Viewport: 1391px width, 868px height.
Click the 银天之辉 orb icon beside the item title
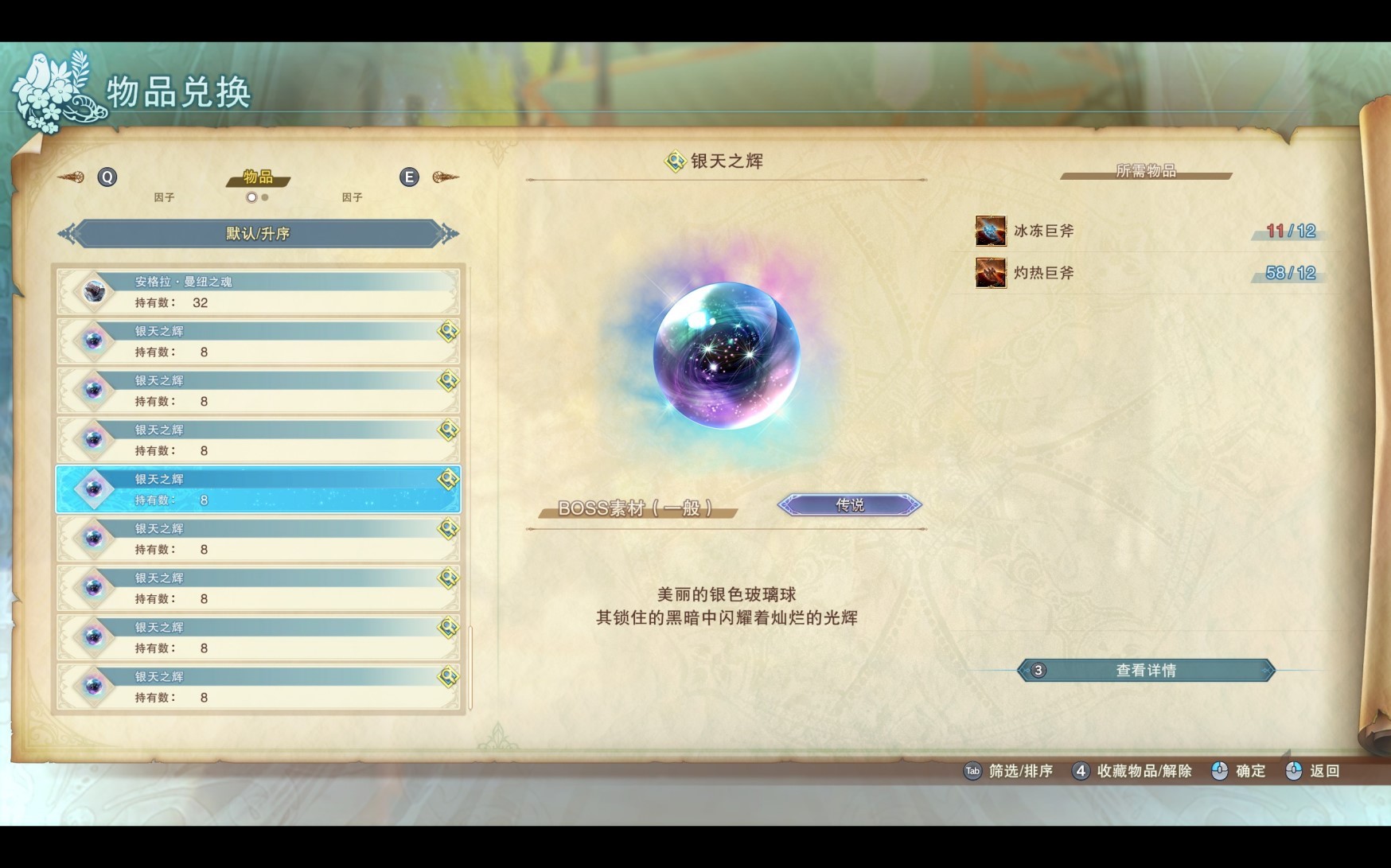click(x=673, y=158)
